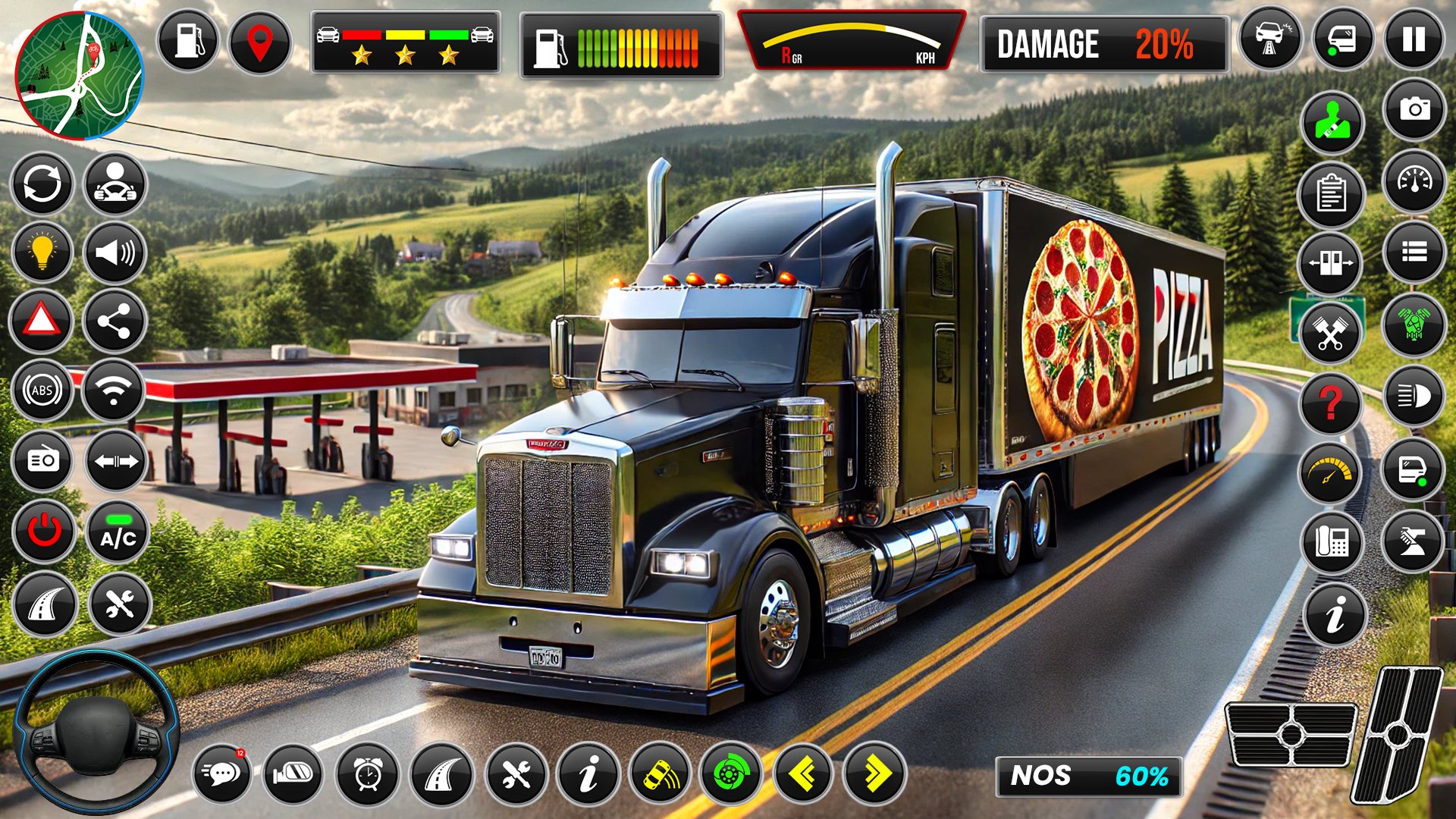The image size is (1456, 819).
Task: Select the fuel station locator icon
Action: tap(187, 39)
